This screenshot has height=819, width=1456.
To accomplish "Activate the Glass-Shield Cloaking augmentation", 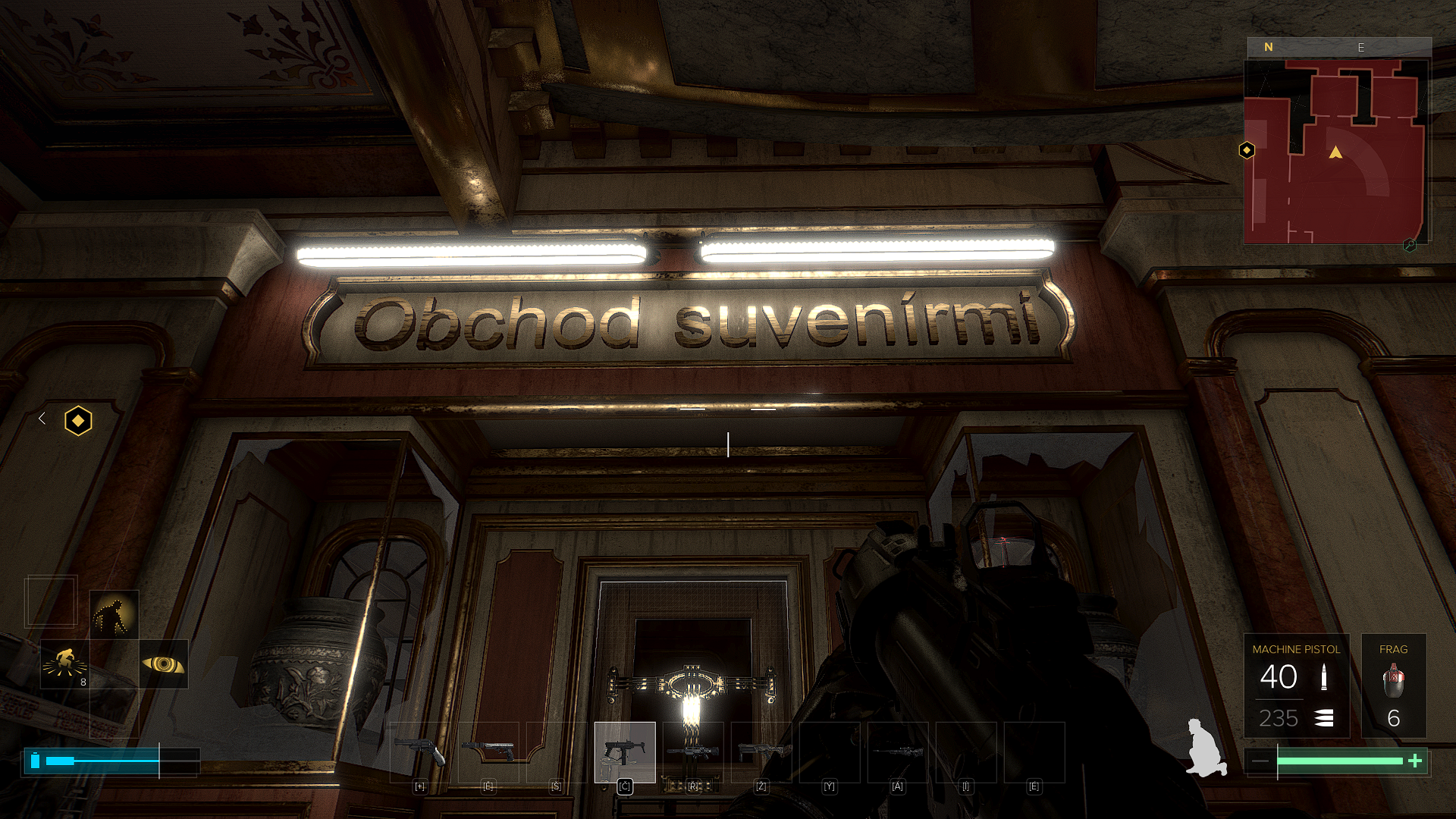I will (x=114, y=615).
